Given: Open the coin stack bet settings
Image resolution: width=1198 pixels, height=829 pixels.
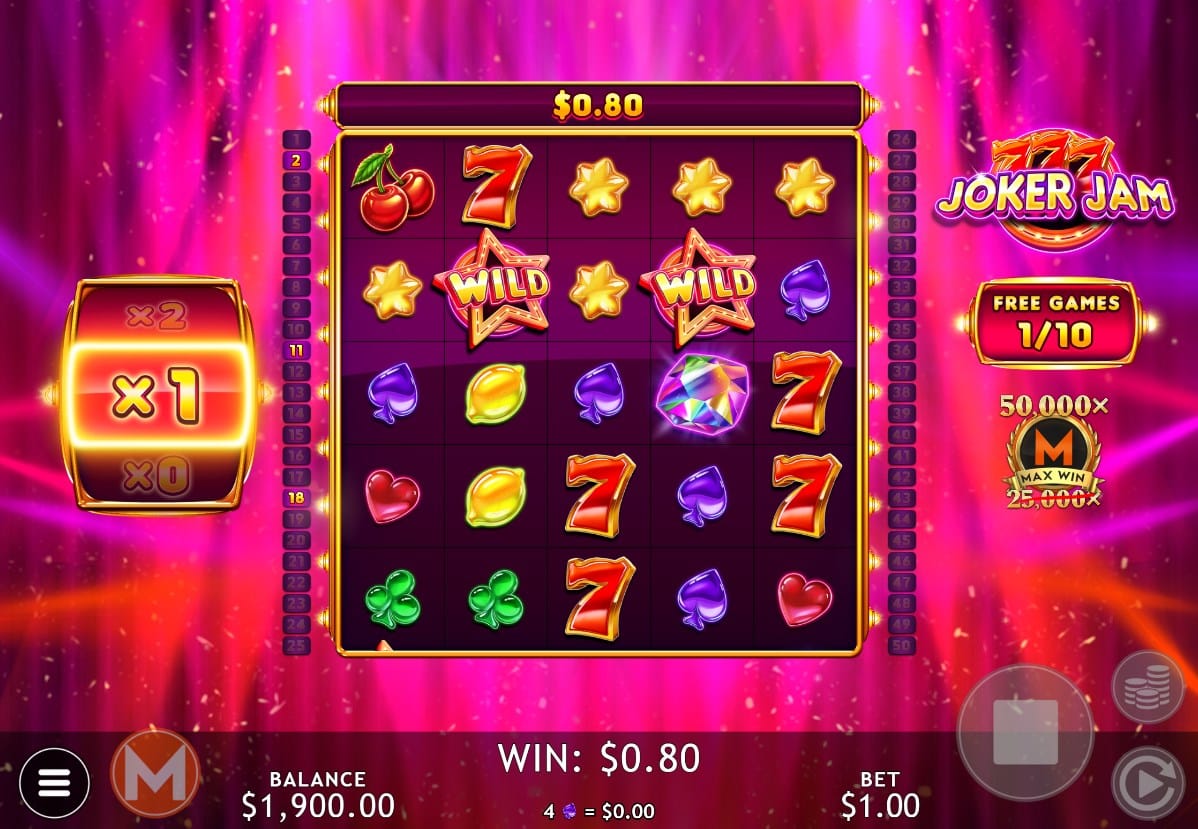Looking at the screenshot, I should [x=1148, y=687].
